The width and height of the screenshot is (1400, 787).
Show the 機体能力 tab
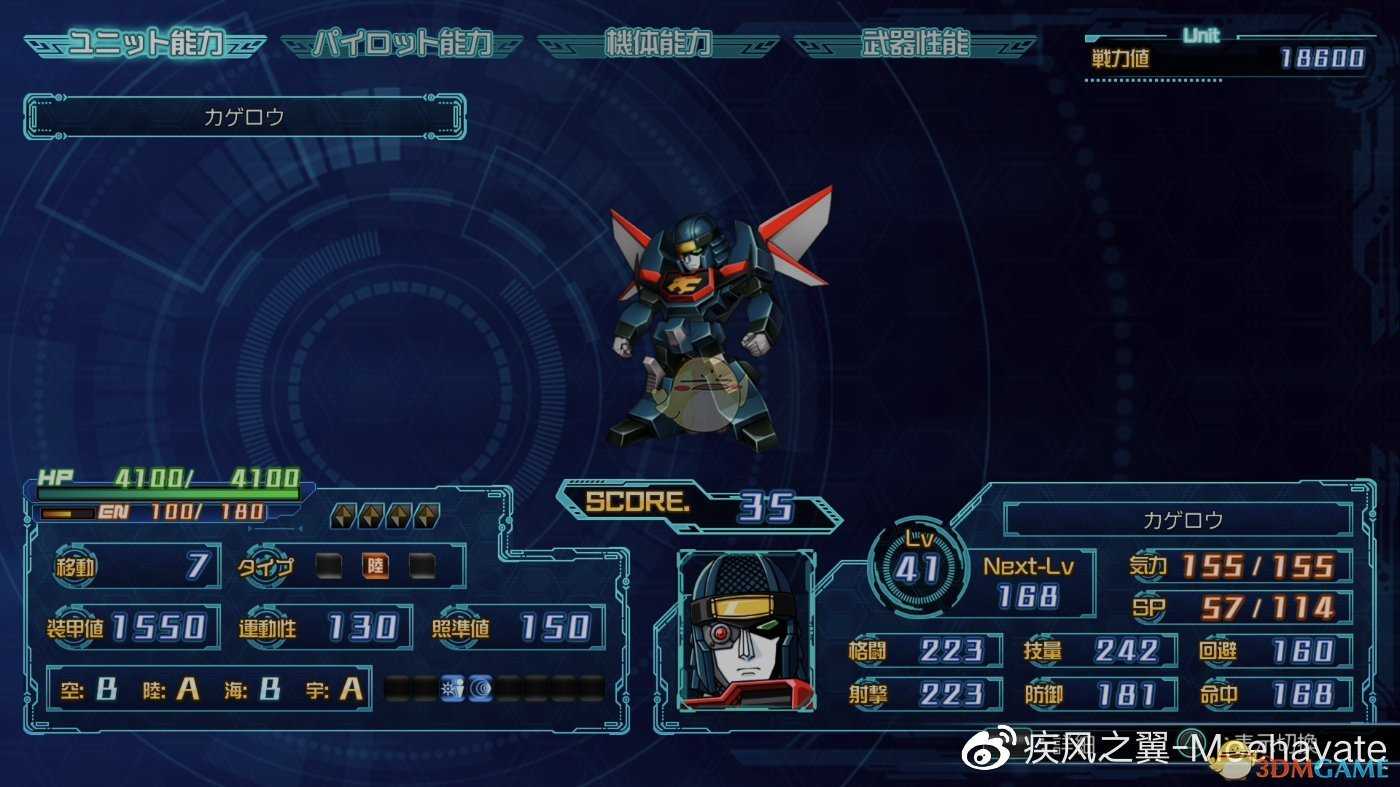658,45
